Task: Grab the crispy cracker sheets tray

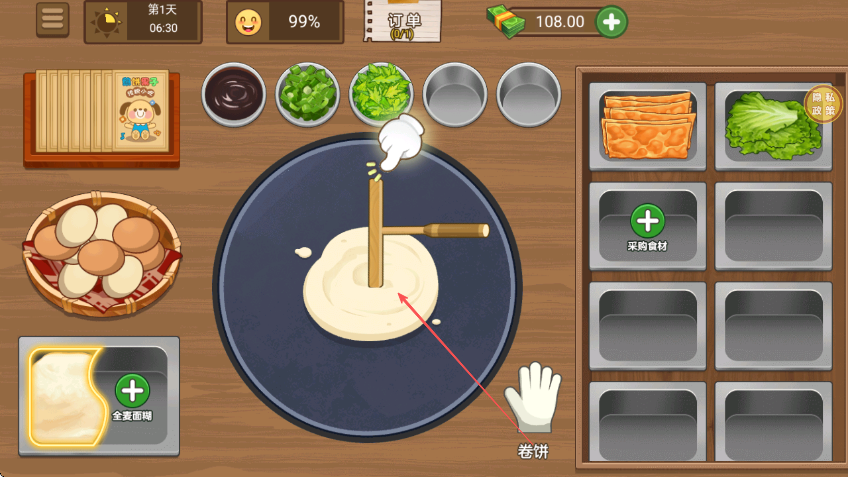Action: tap(648, 124)
